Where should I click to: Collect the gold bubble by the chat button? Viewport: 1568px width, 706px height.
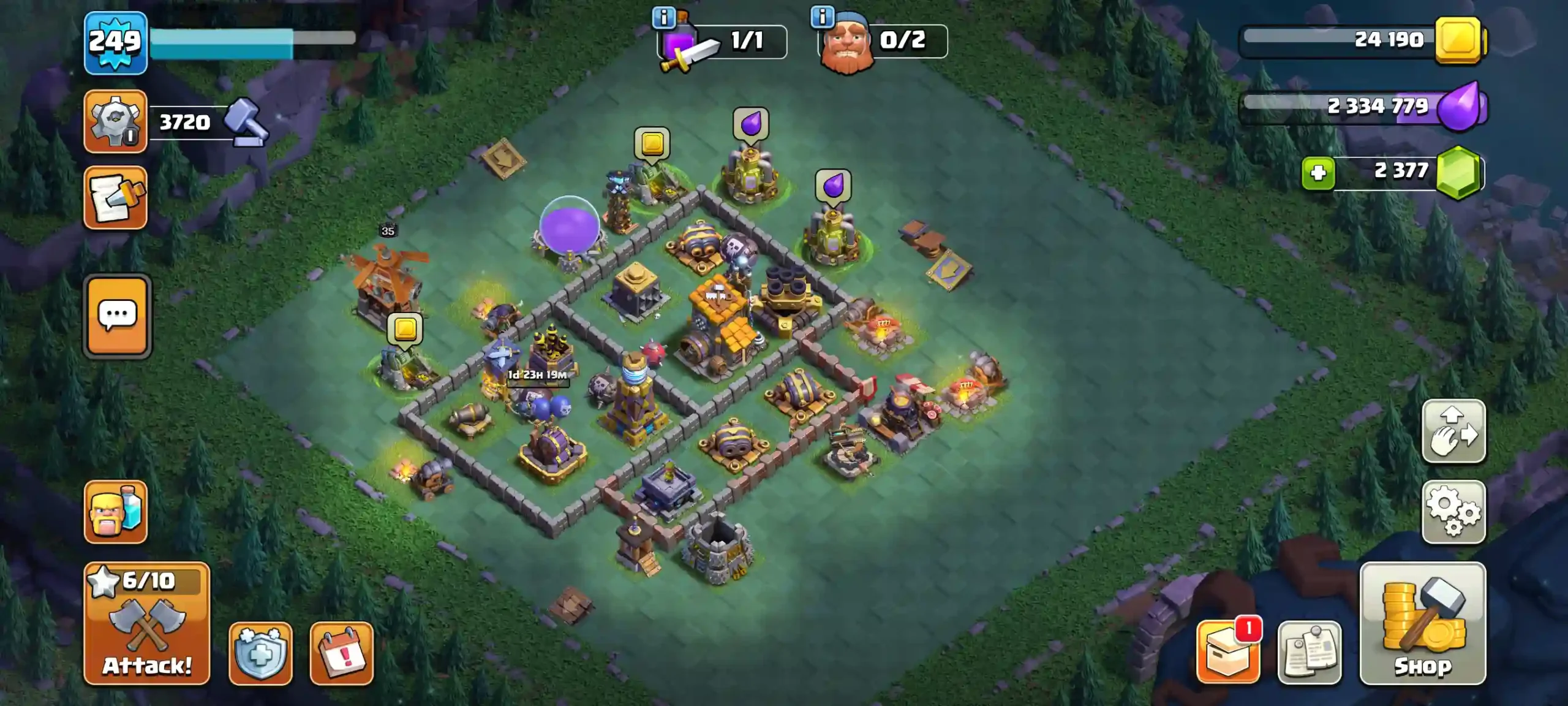pyautogui.click(x=405, y=330)
